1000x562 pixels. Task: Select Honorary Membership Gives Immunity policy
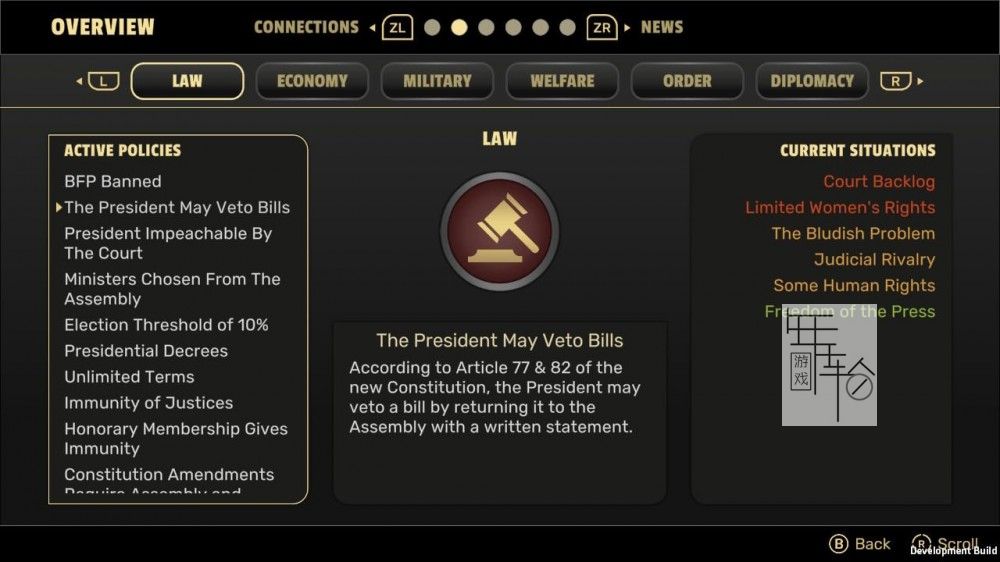(176, 439)
